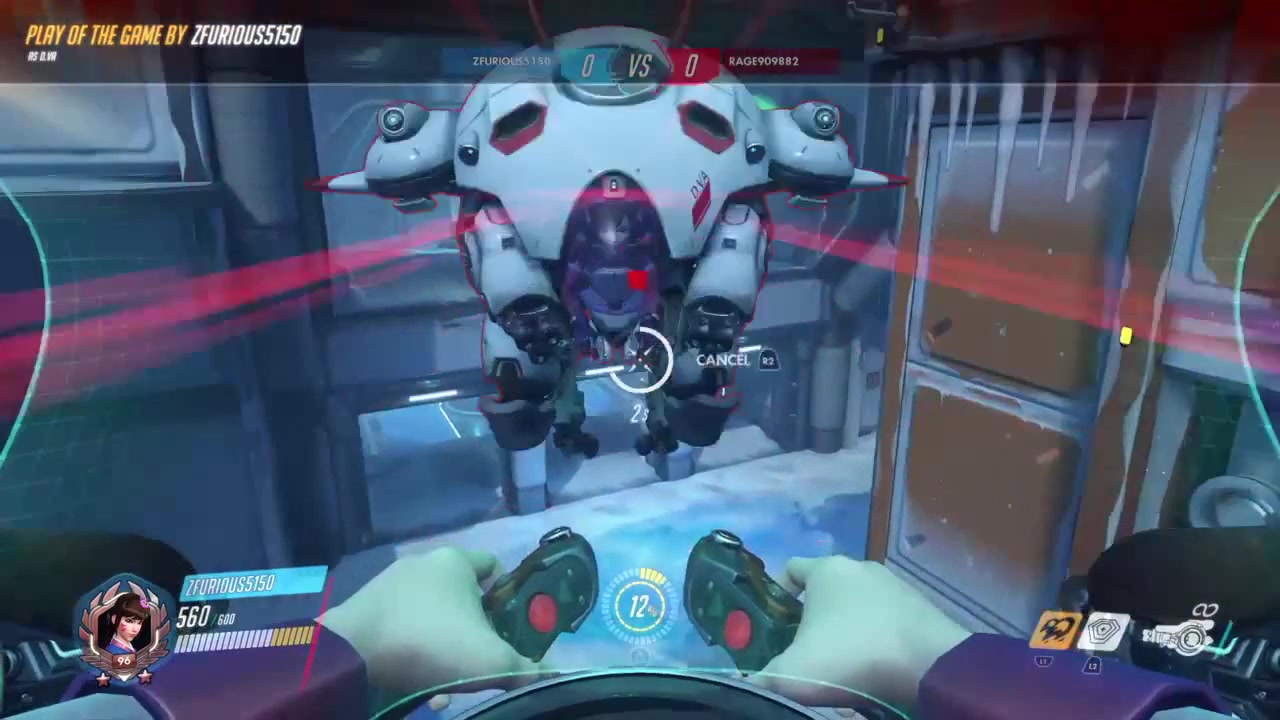Click the L2 button prompt icon
The image size is (1280, 720).
[1092, 664]
